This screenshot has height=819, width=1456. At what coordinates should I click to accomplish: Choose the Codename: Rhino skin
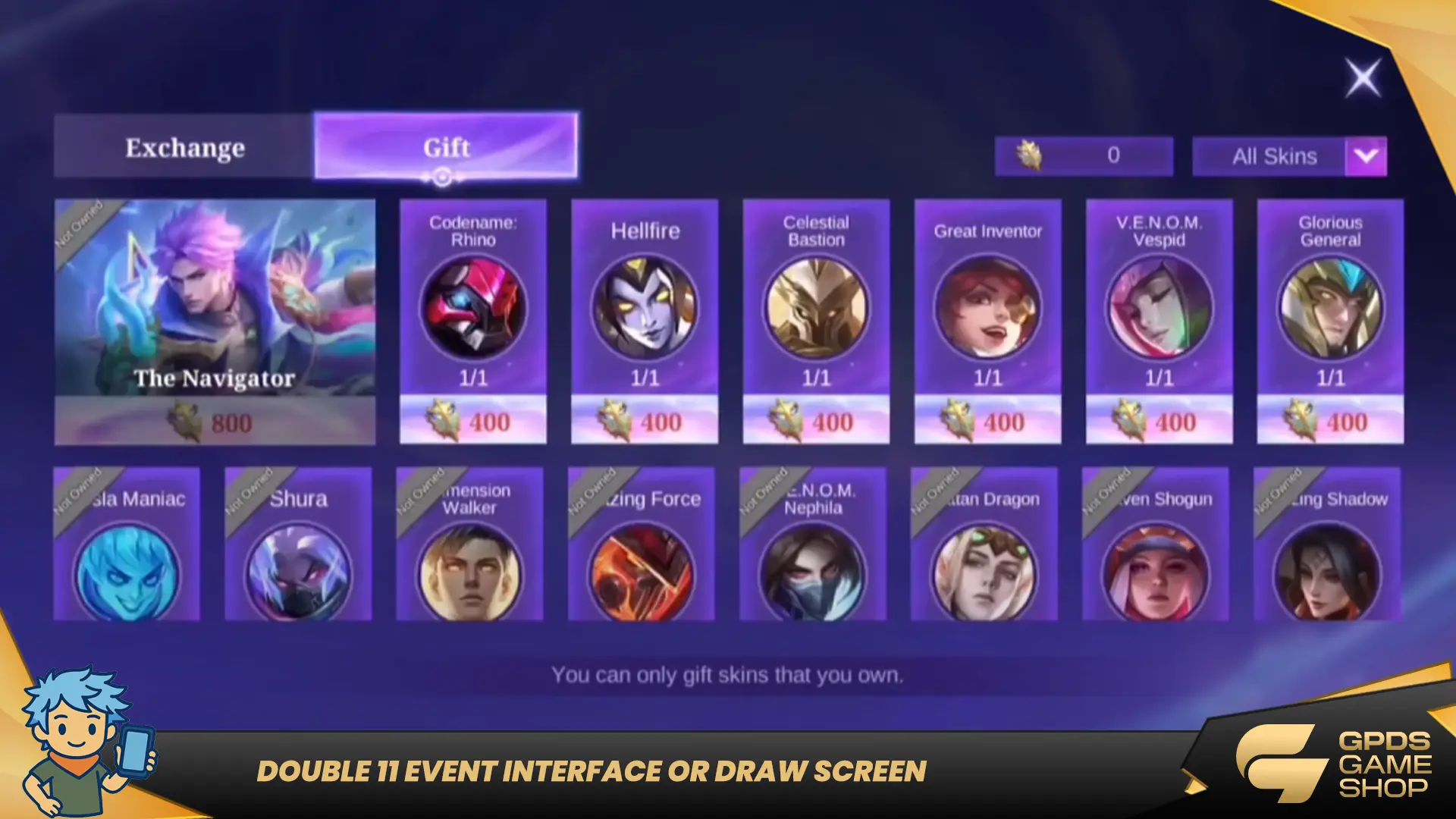point(473,321)
